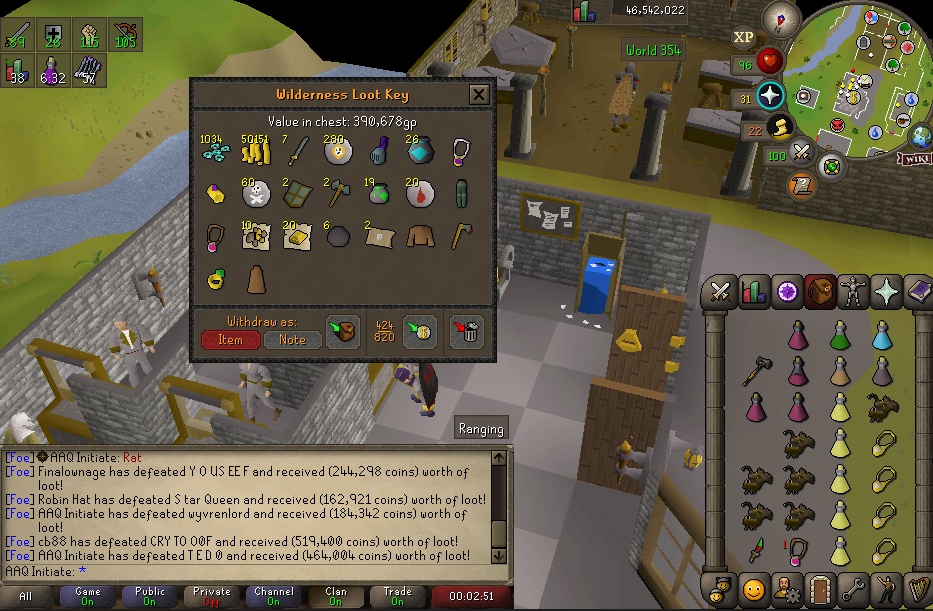Screen dimensions: 933x611
Task: Toggle run using the run energy orb
Action: (x=781, y=127)
